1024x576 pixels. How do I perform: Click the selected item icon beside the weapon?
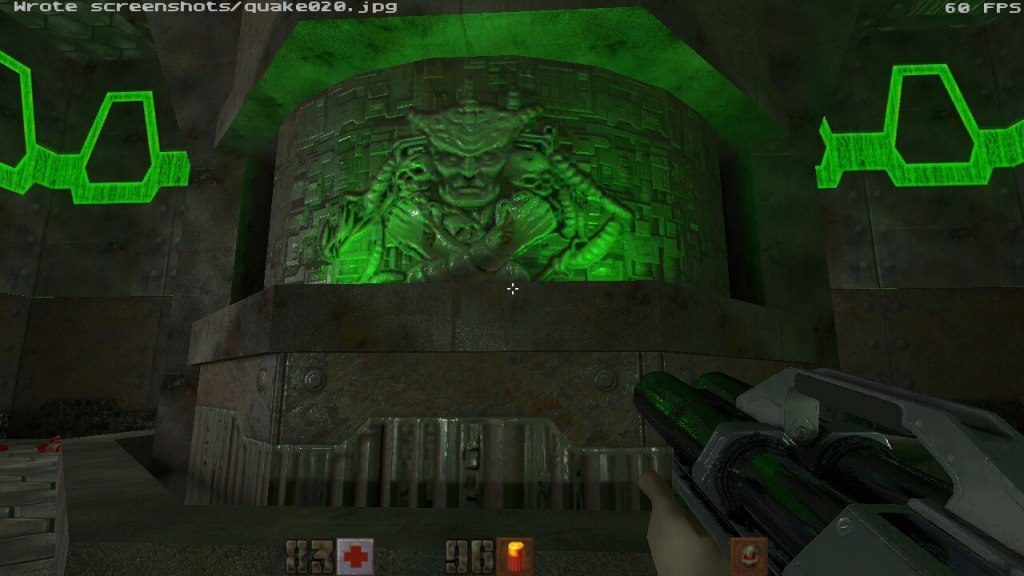(748, 555)
